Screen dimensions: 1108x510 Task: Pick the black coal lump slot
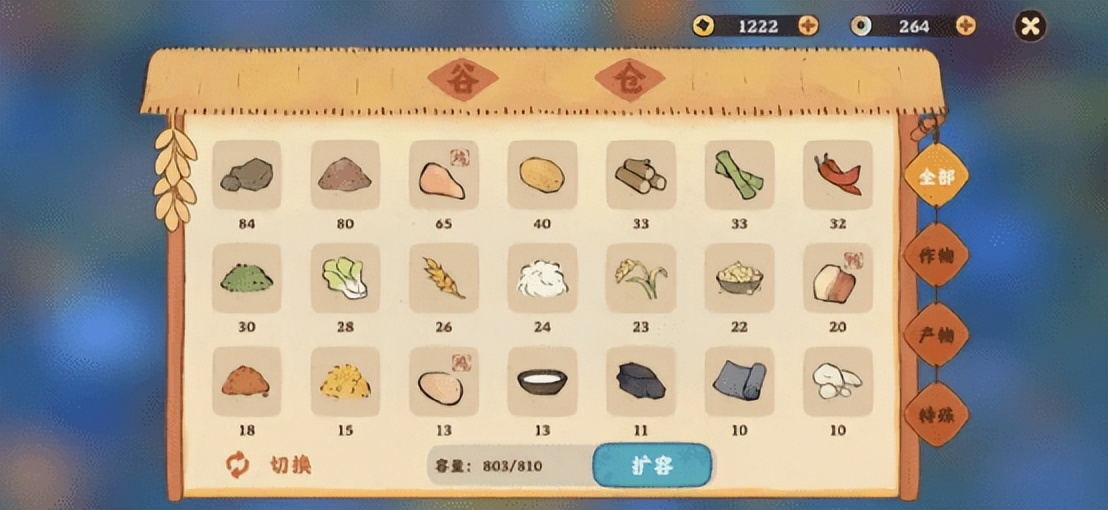point(640,382)
